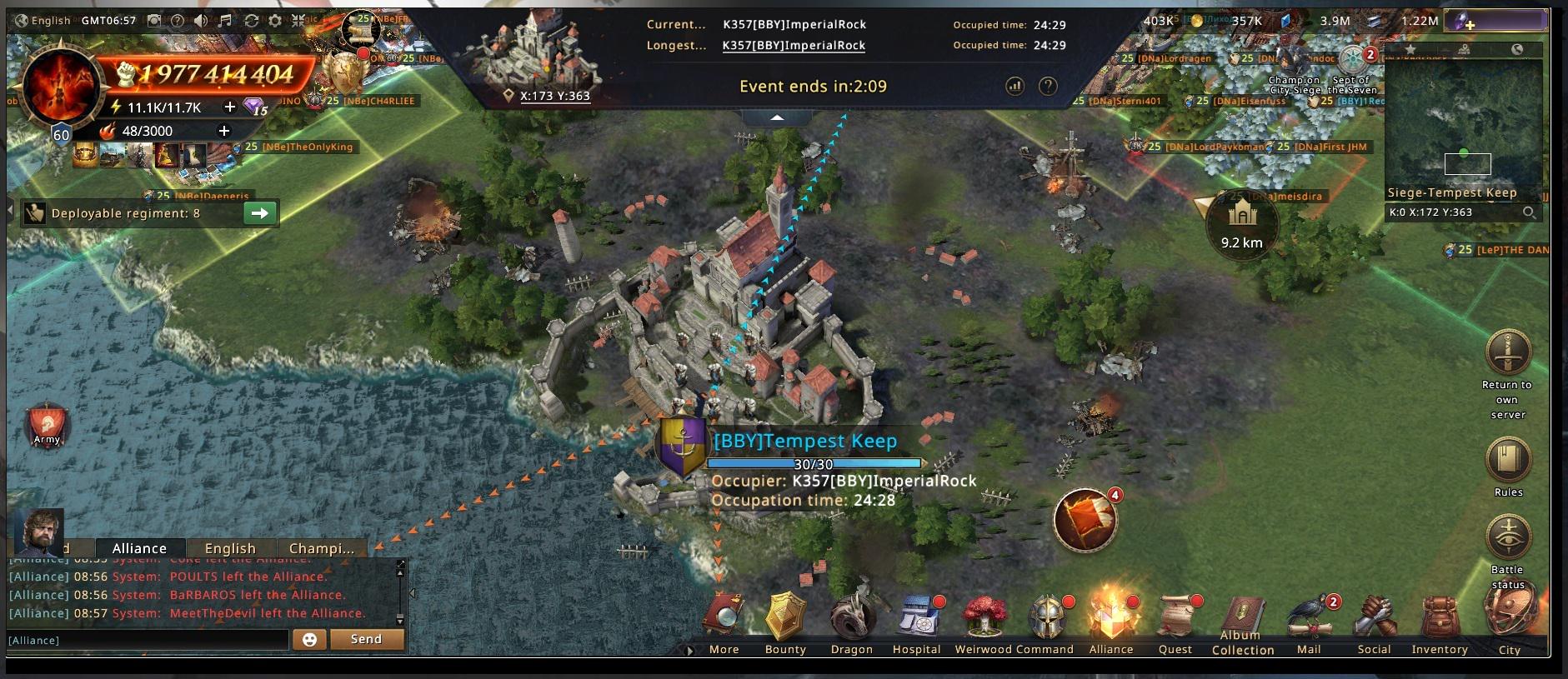Open the Album Collection book
This screenshot has height=679, width=1568.
click(1242, 621)
